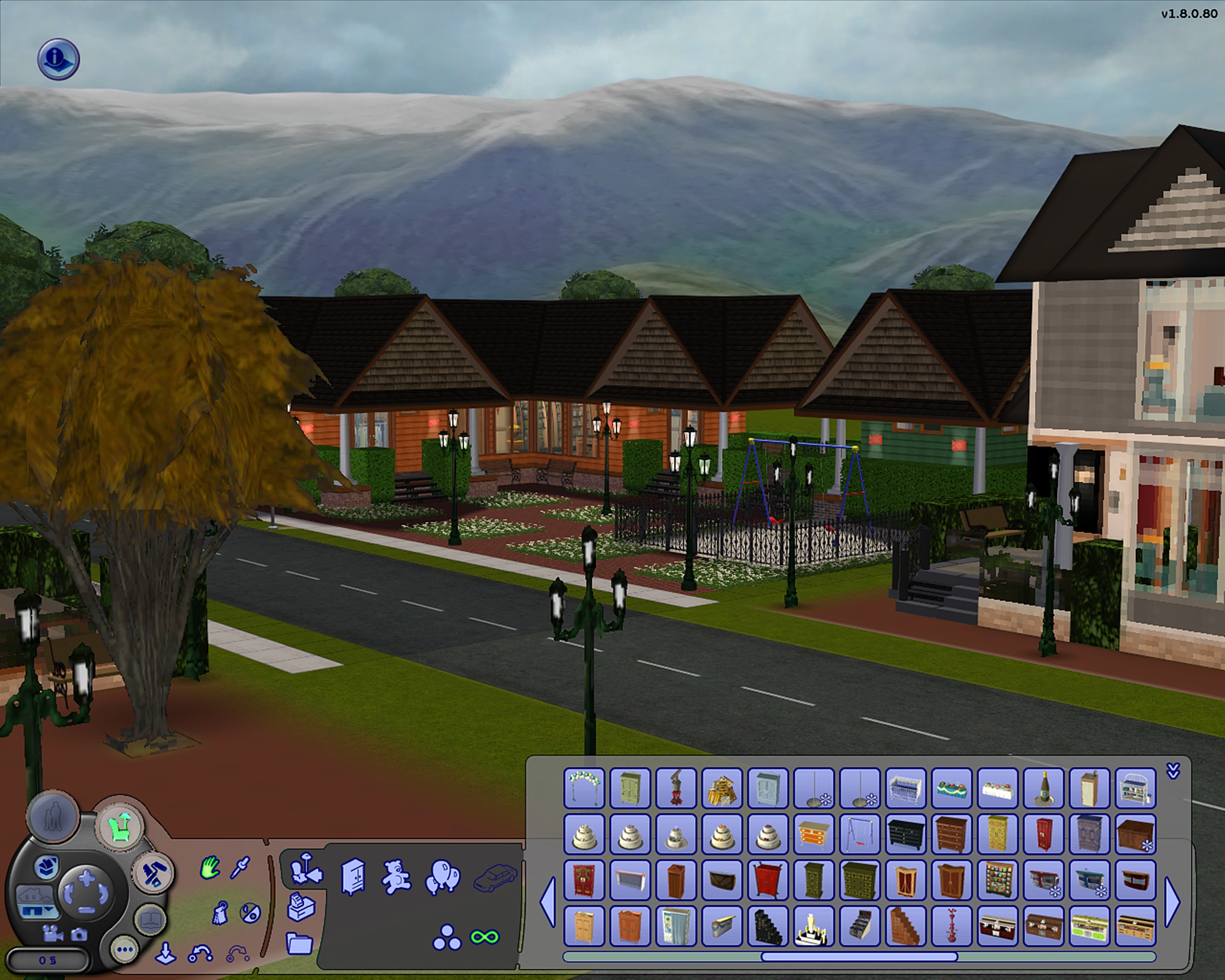Screen dimensions: 1225x980
Task: Pick the balloon wedding arch from catalog
Action: pyautogui.click(x=584, y=788)
